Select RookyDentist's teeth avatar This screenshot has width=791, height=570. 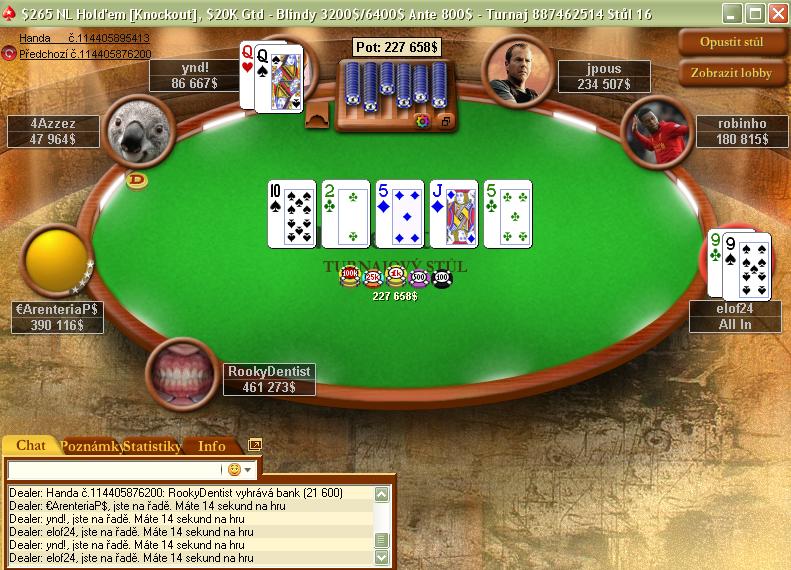(181, 372)
